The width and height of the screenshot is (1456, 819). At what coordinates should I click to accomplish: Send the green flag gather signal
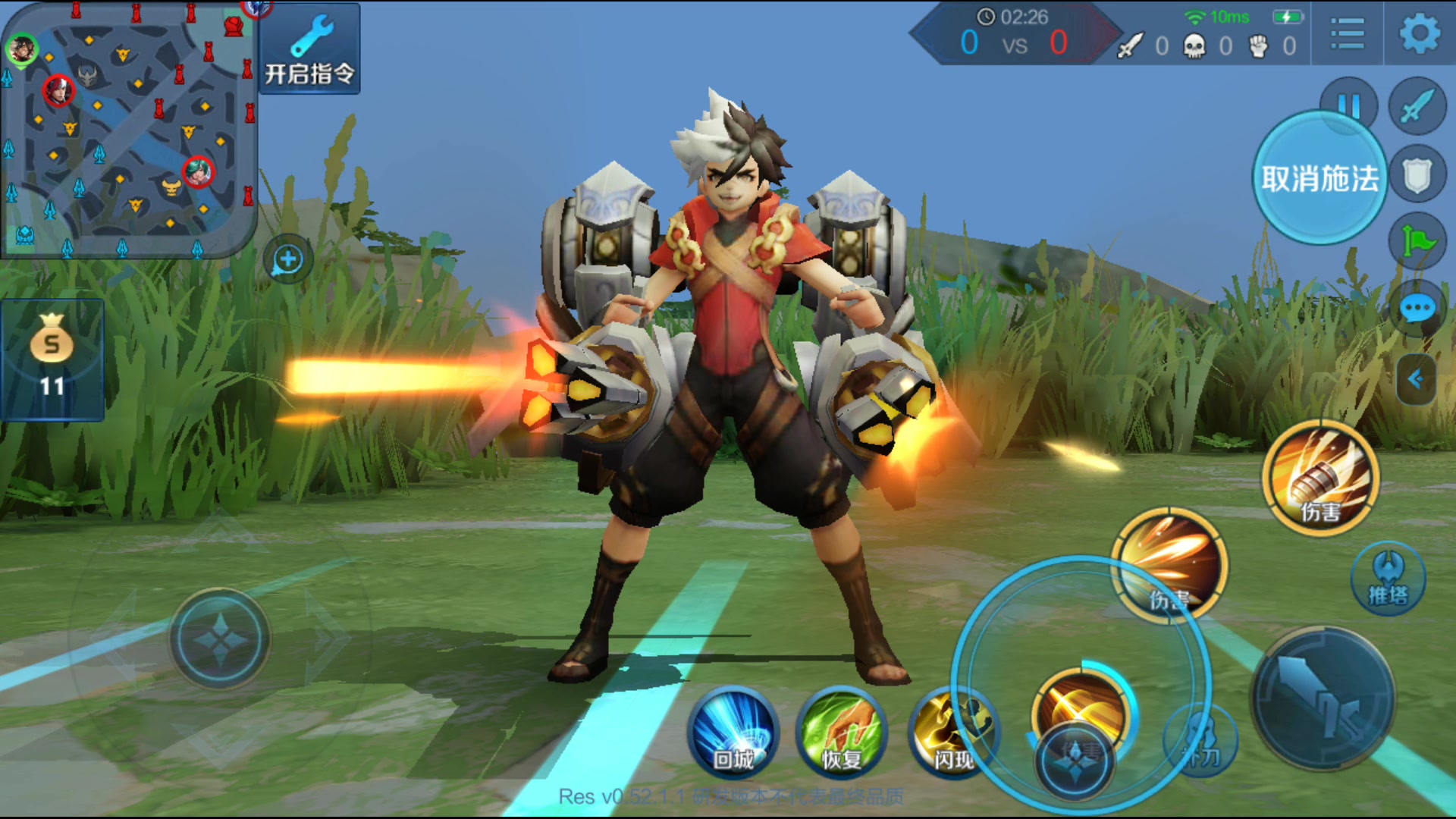[1417, 243]
